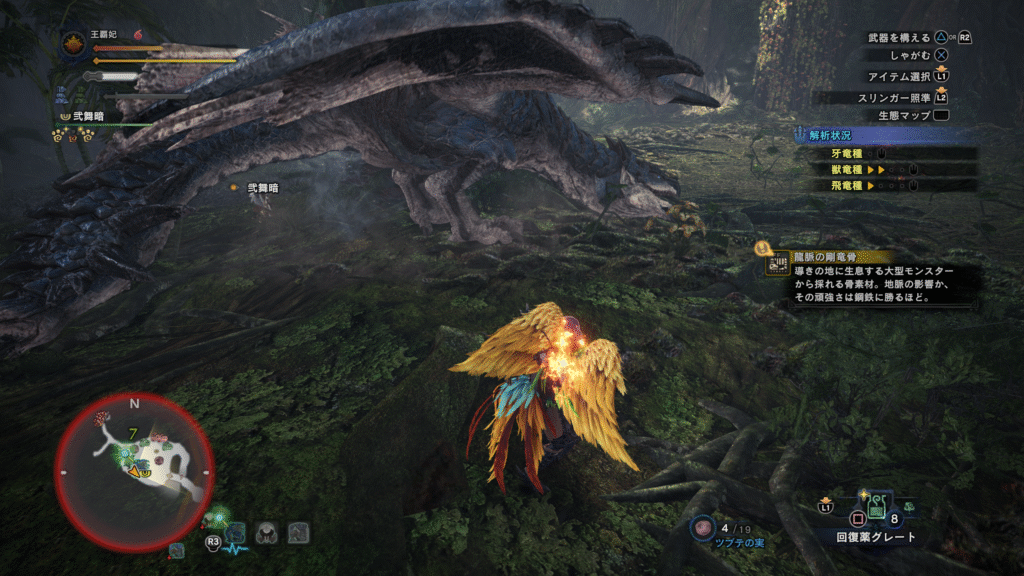Select the grey skull-like monster target icon
The height and width of the screenshot is (576, 1024).
point(267,533)
